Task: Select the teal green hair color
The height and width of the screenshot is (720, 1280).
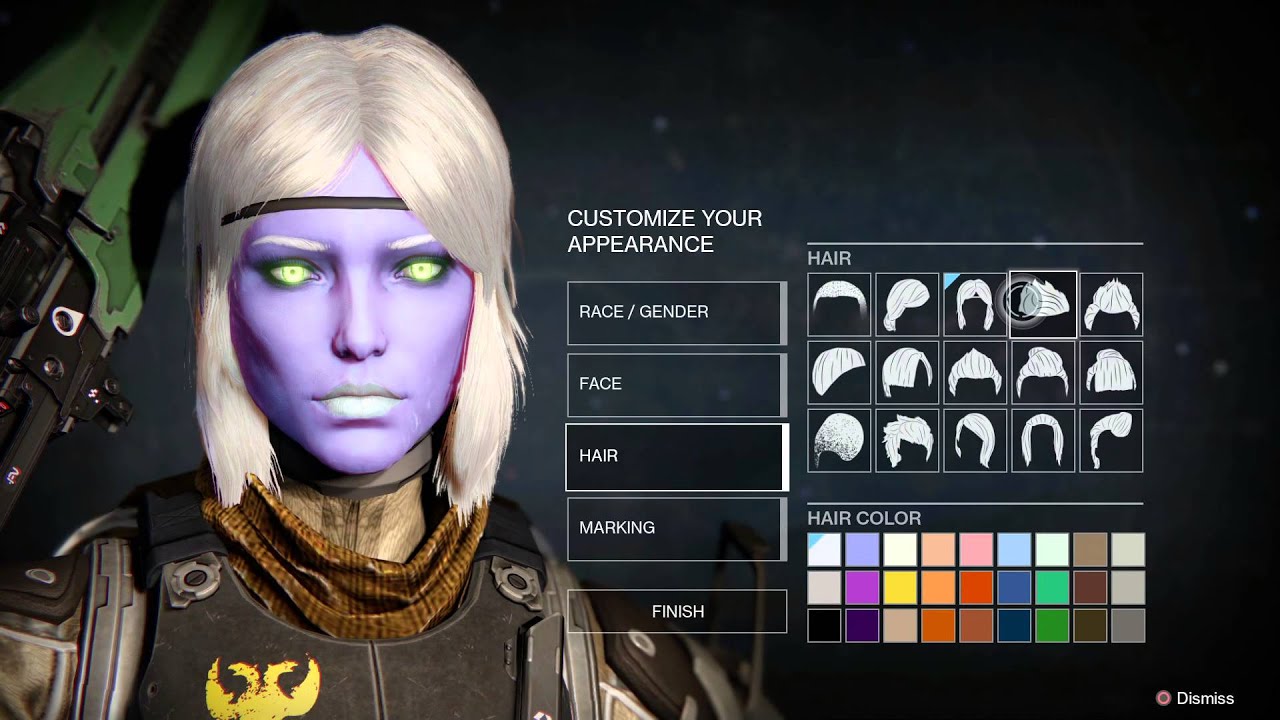Action: coord(1052,588)
